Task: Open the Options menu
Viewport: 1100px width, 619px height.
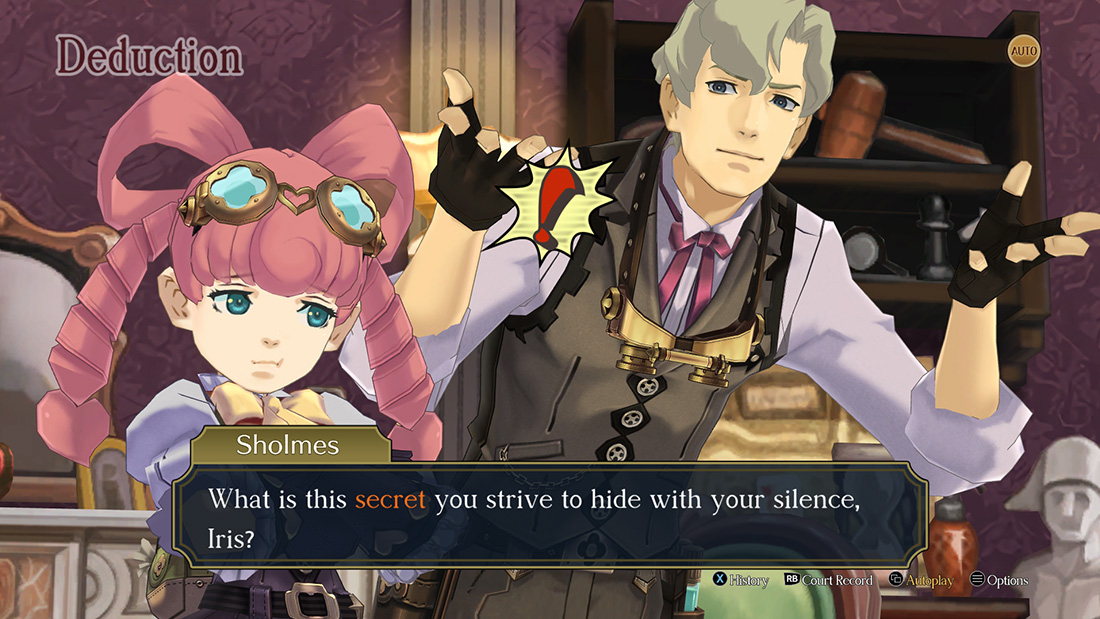Action: [999, 580]
